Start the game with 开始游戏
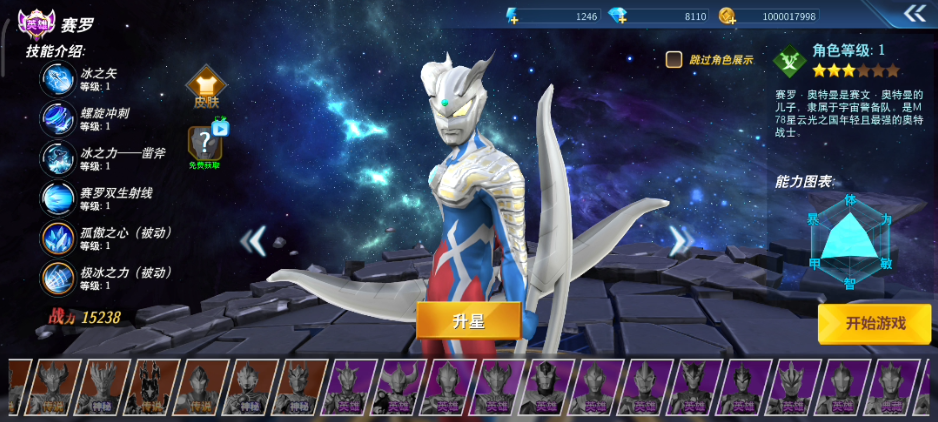Screen dimensions: 938x422 [x=874, y=323]
